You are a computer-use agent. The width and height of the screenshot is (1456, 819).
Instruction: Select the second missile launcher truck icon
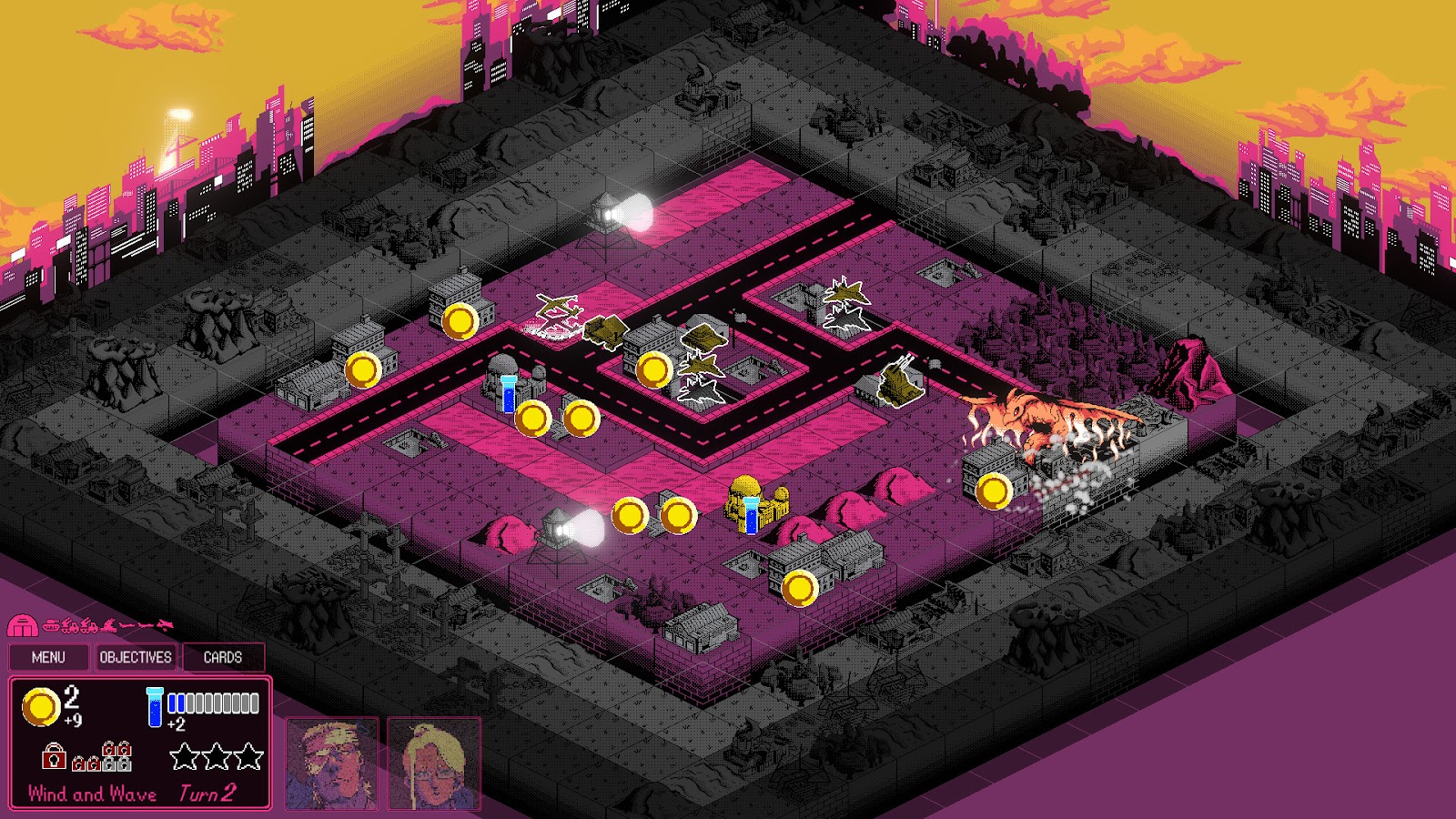click(89, 625)
